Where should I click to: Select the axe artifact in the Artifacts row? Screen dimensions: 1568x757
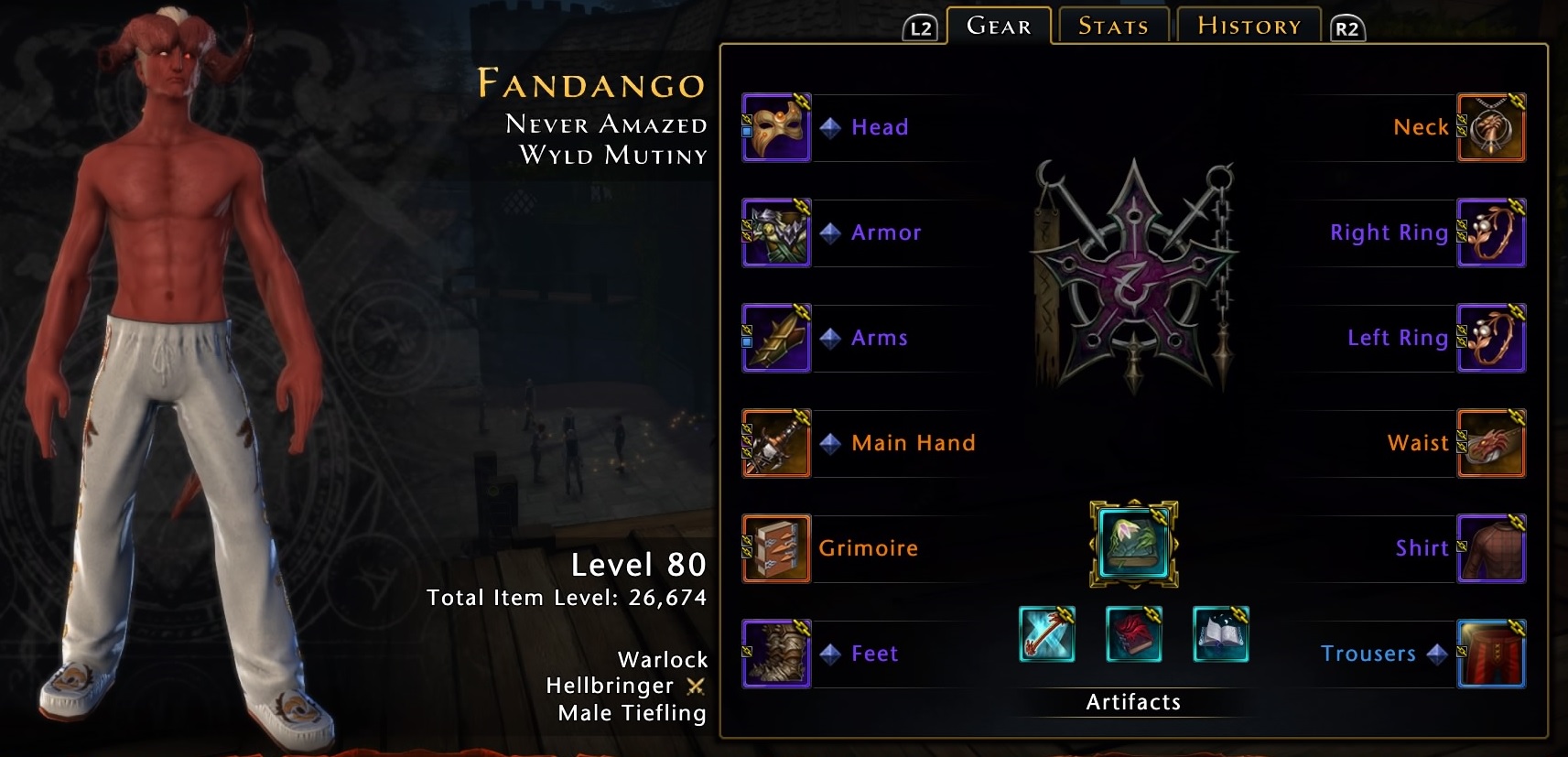1046,634
